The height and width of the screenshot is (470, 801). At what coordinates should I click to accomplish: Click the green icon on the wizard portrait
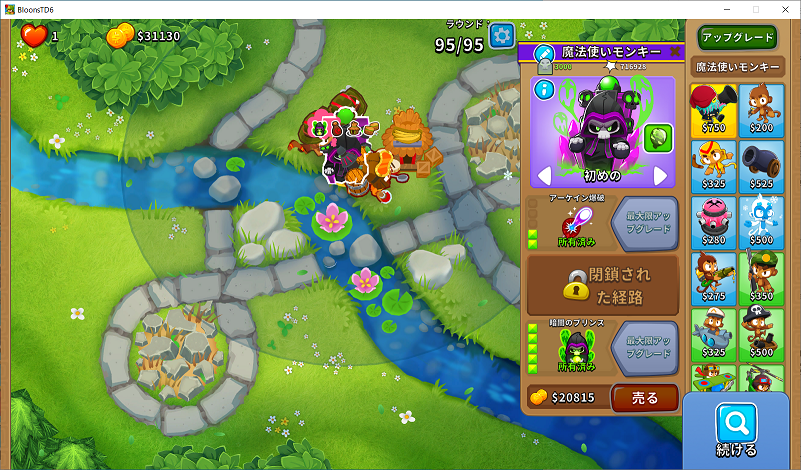(x=656, y=138)
